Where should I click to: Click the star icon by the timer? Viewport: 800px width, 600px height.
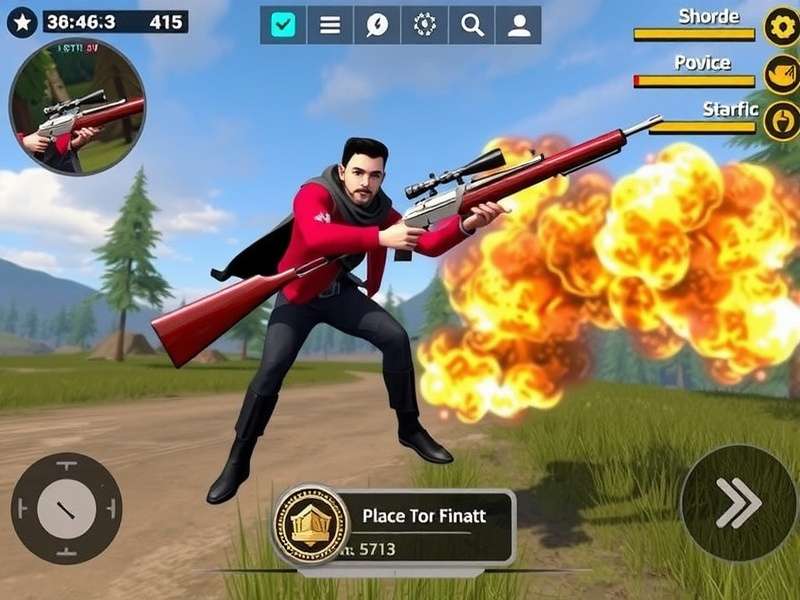[x=22, y=21]
